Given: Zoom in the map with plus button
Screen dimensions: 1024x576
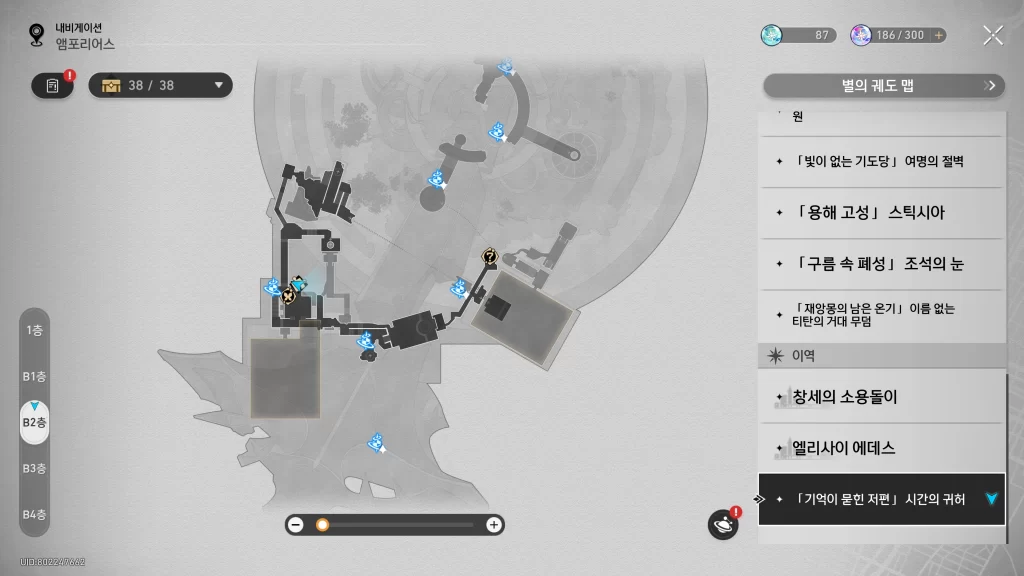Looking at the screenshot, I should (493, 525).
